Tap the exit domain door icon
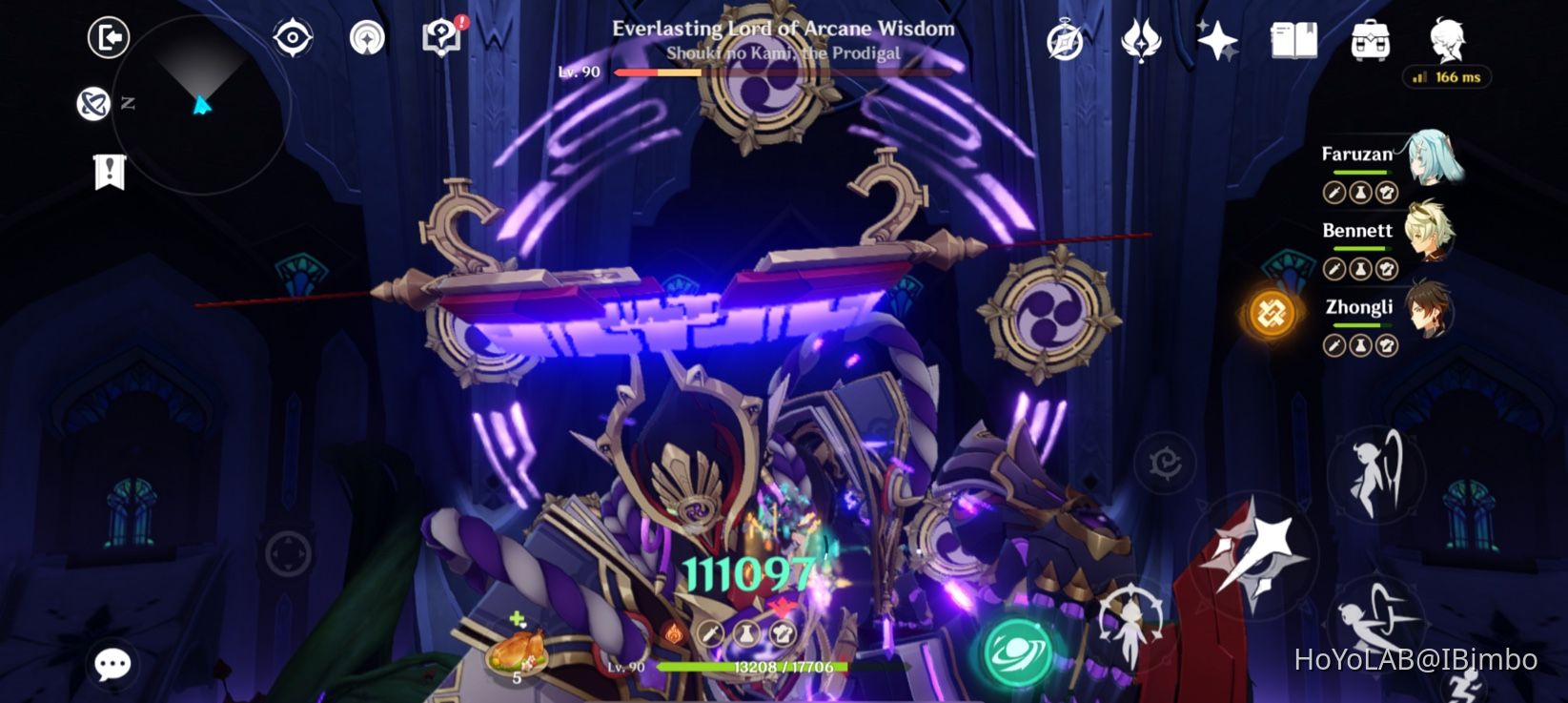 pos(108,38)
